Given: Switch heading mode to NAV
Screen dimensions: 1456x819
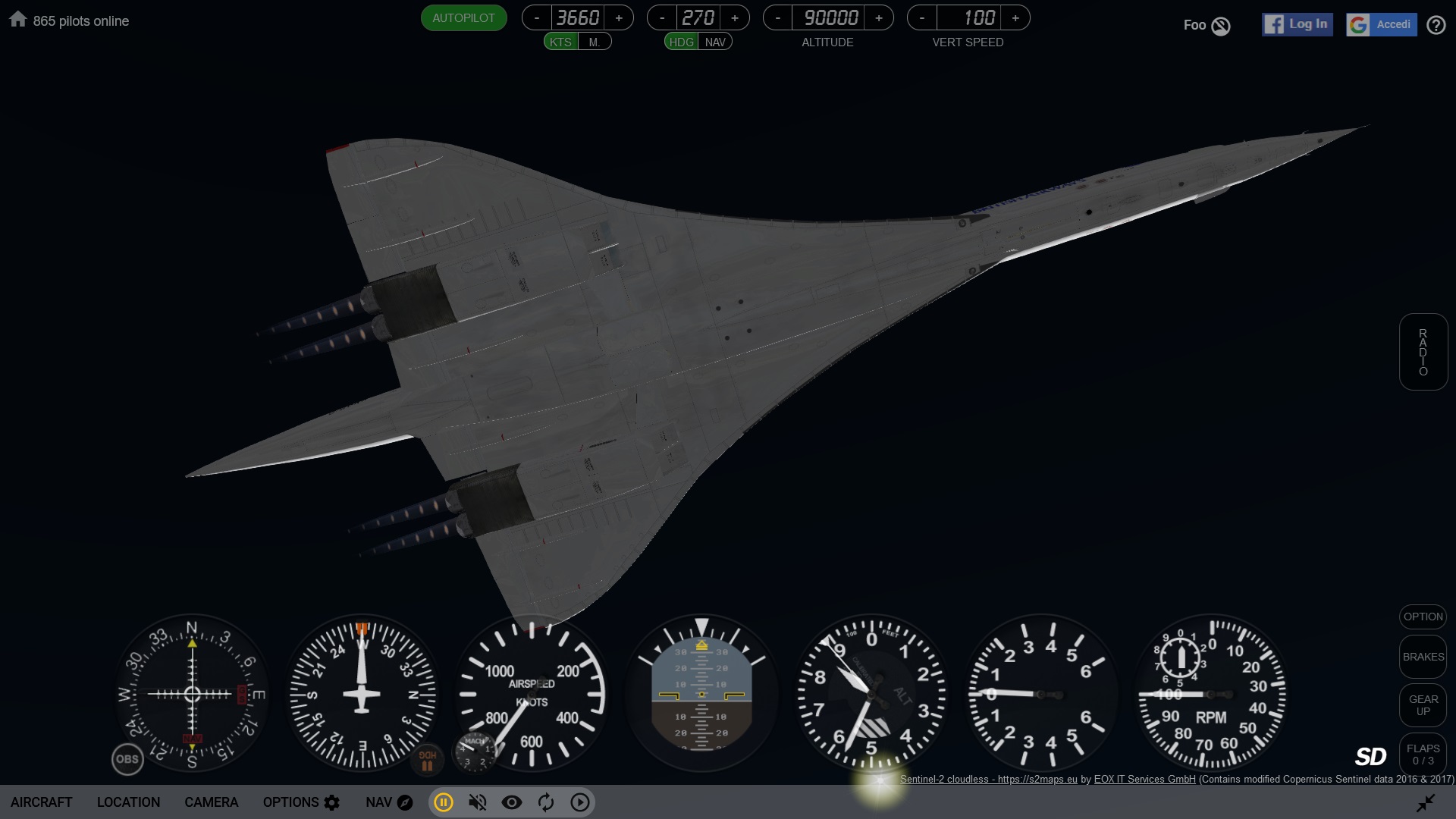Looking at the screenshot, I should [715, 42].
